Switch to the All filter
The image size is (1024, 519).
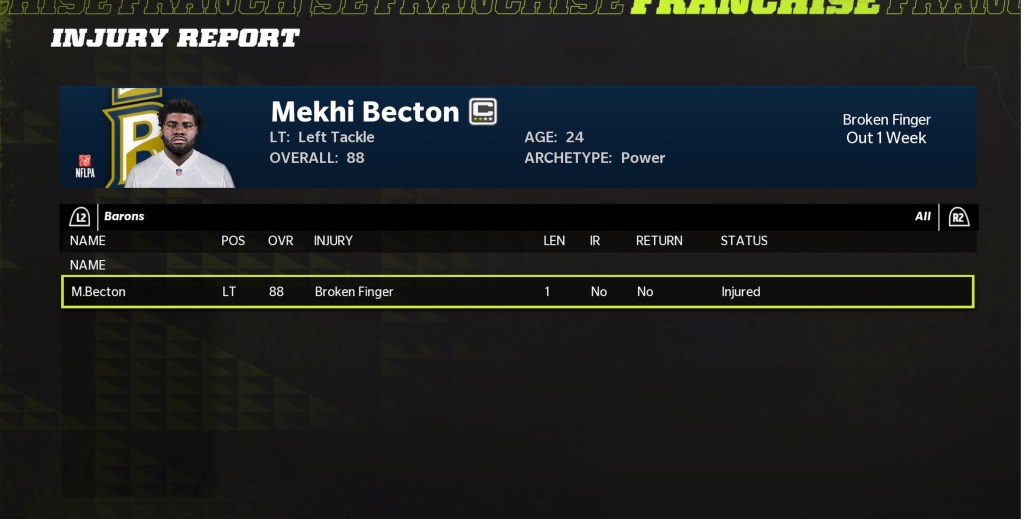pos(922,216)
